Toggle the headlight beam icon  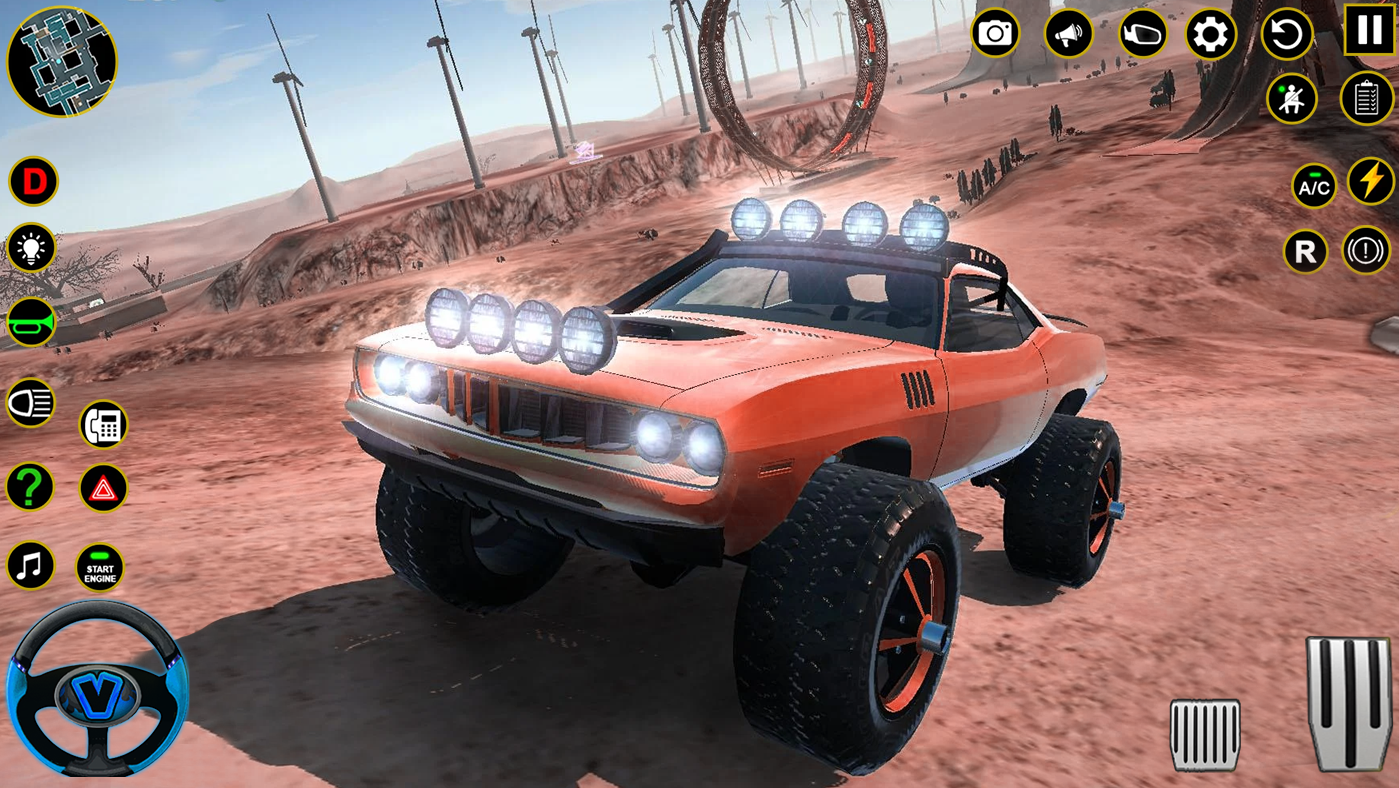pos(30,402)
